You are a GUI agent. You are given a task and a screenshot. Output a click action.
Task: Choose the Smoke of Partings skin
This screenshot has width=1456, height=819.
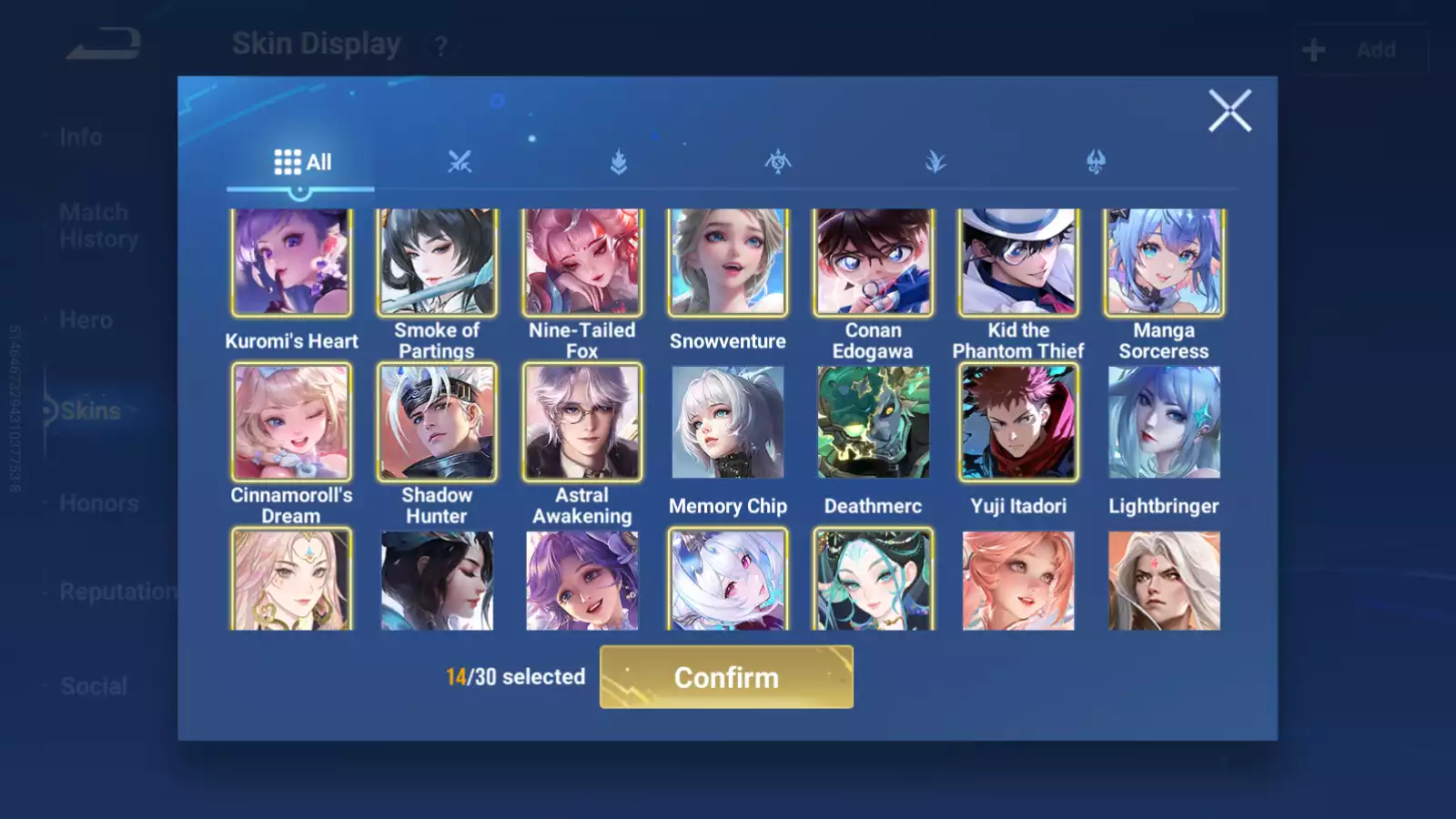pos(437,262)
